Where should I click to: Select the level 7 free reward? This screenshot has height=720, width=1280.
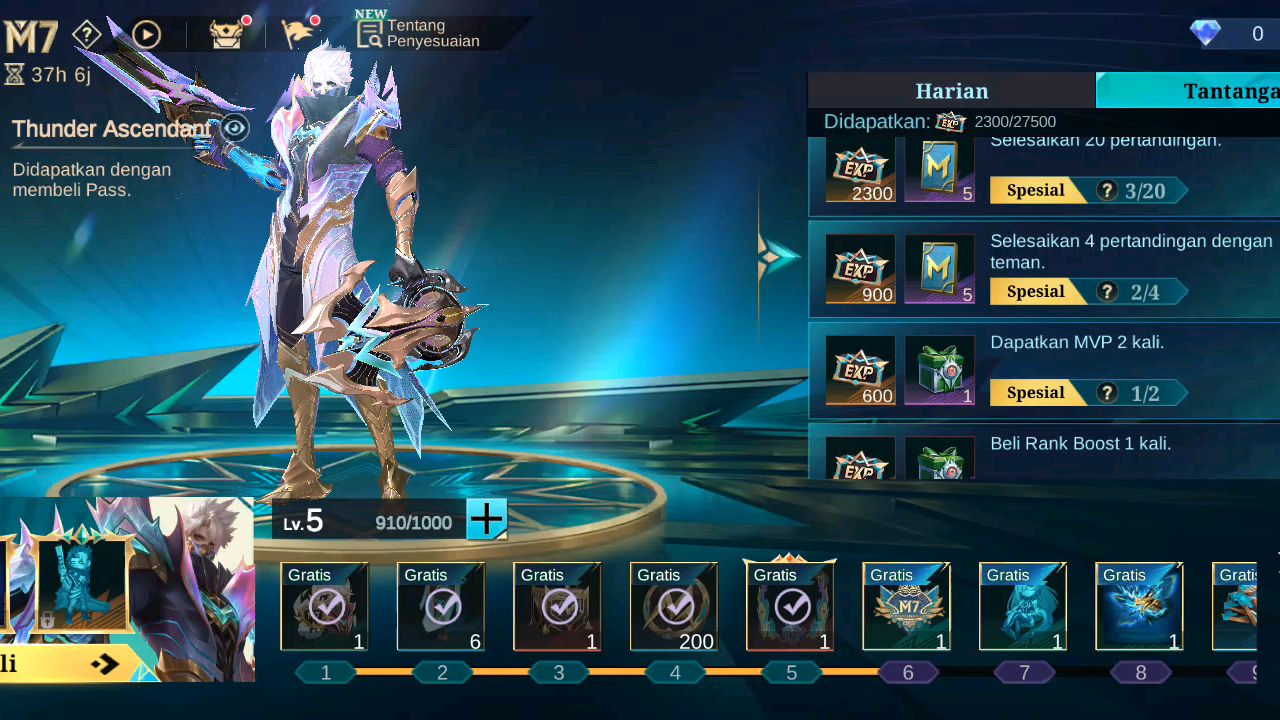[x=1023, y=607]
